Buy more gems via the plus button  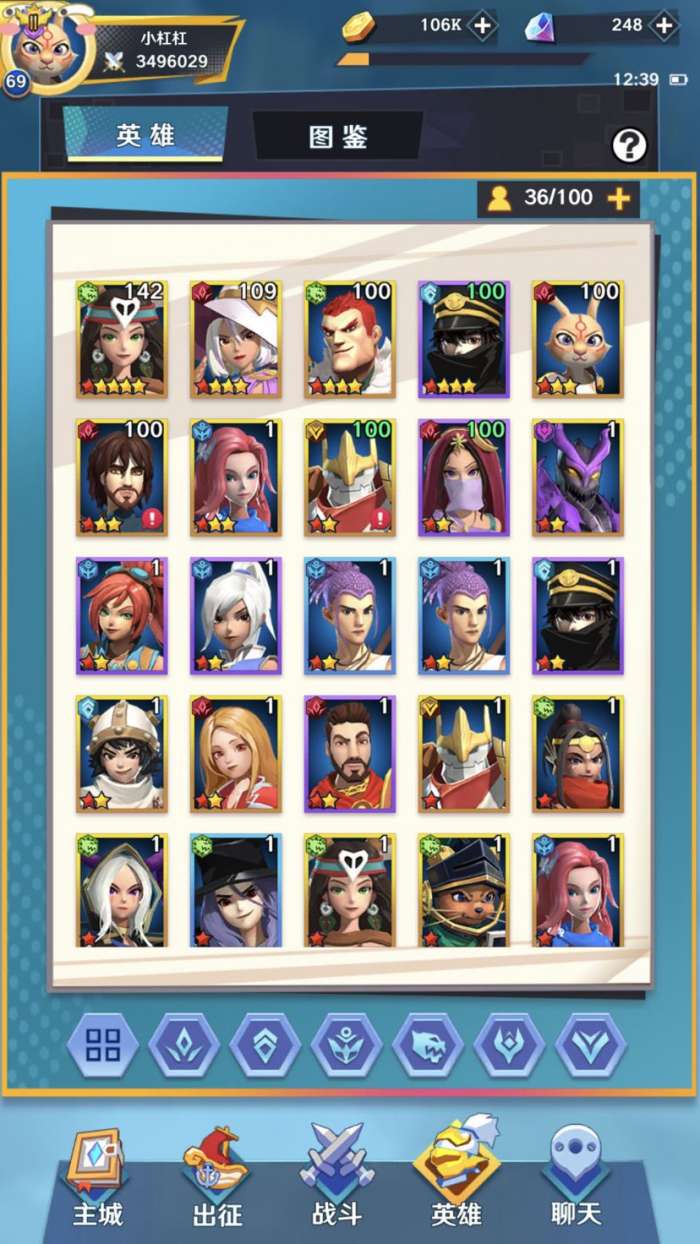click(663, 26)
